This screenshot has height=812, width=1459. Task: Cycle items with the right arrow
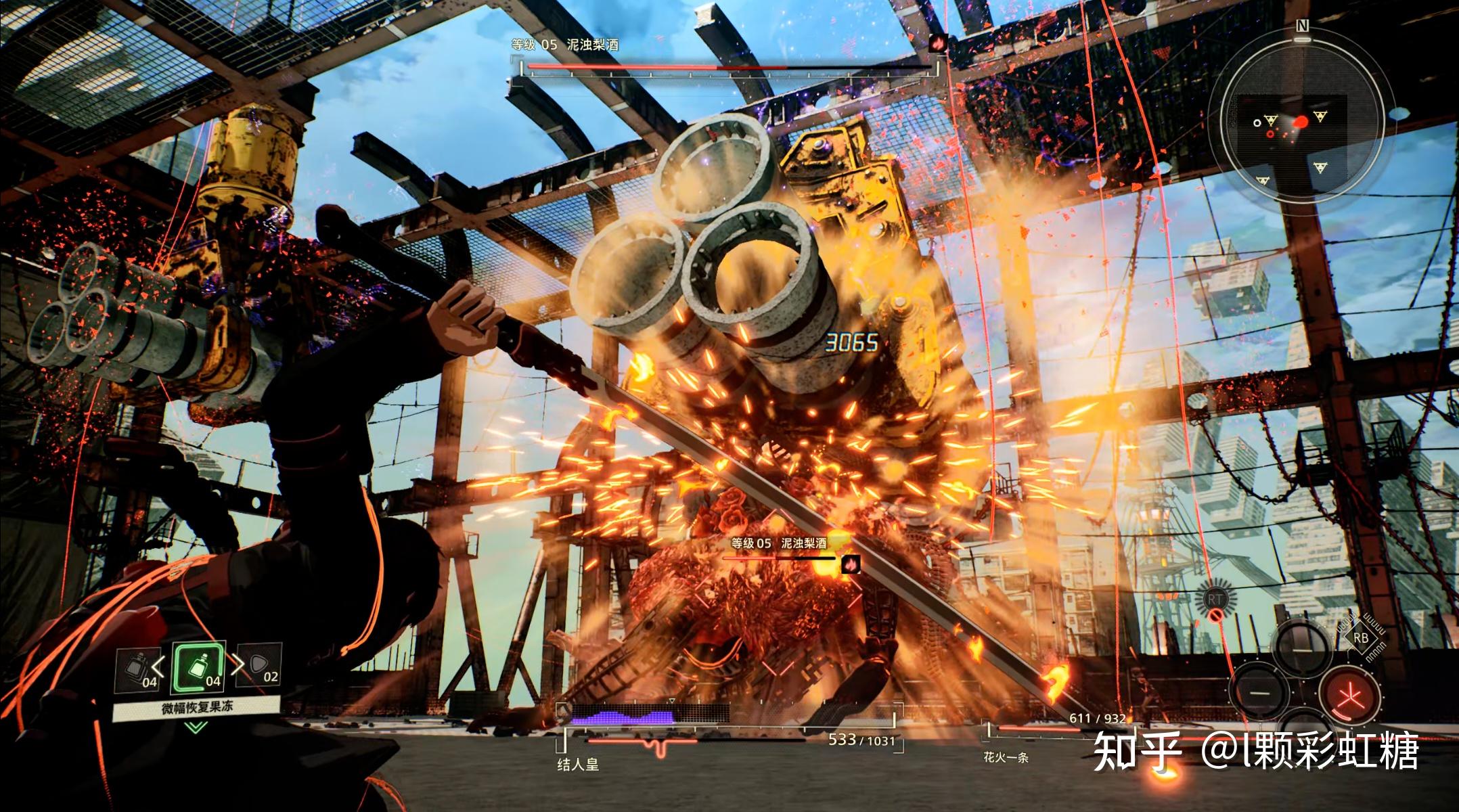coord(238,665)
